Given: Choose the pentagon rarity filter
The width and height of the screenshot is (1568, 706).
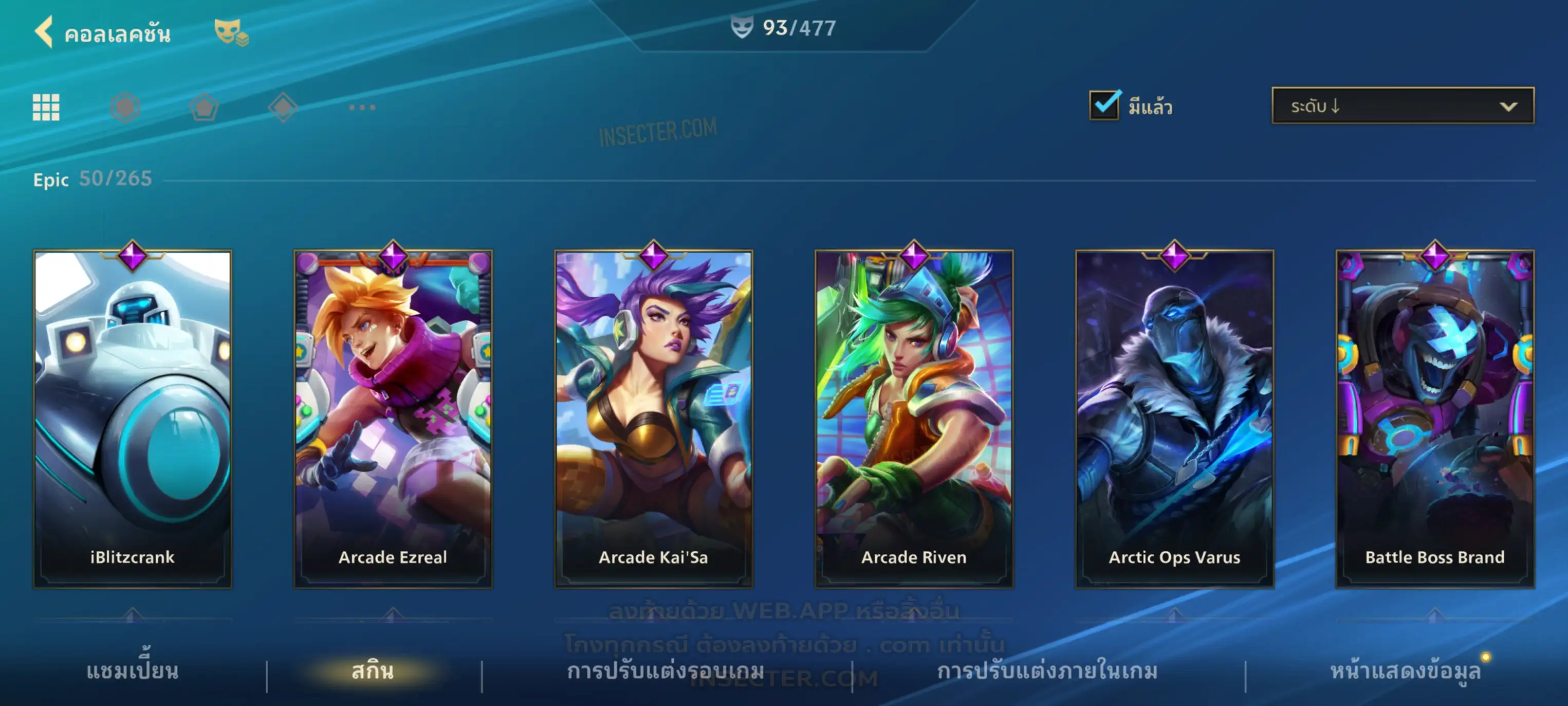Looking at the screenshot, I should [204, 107].
